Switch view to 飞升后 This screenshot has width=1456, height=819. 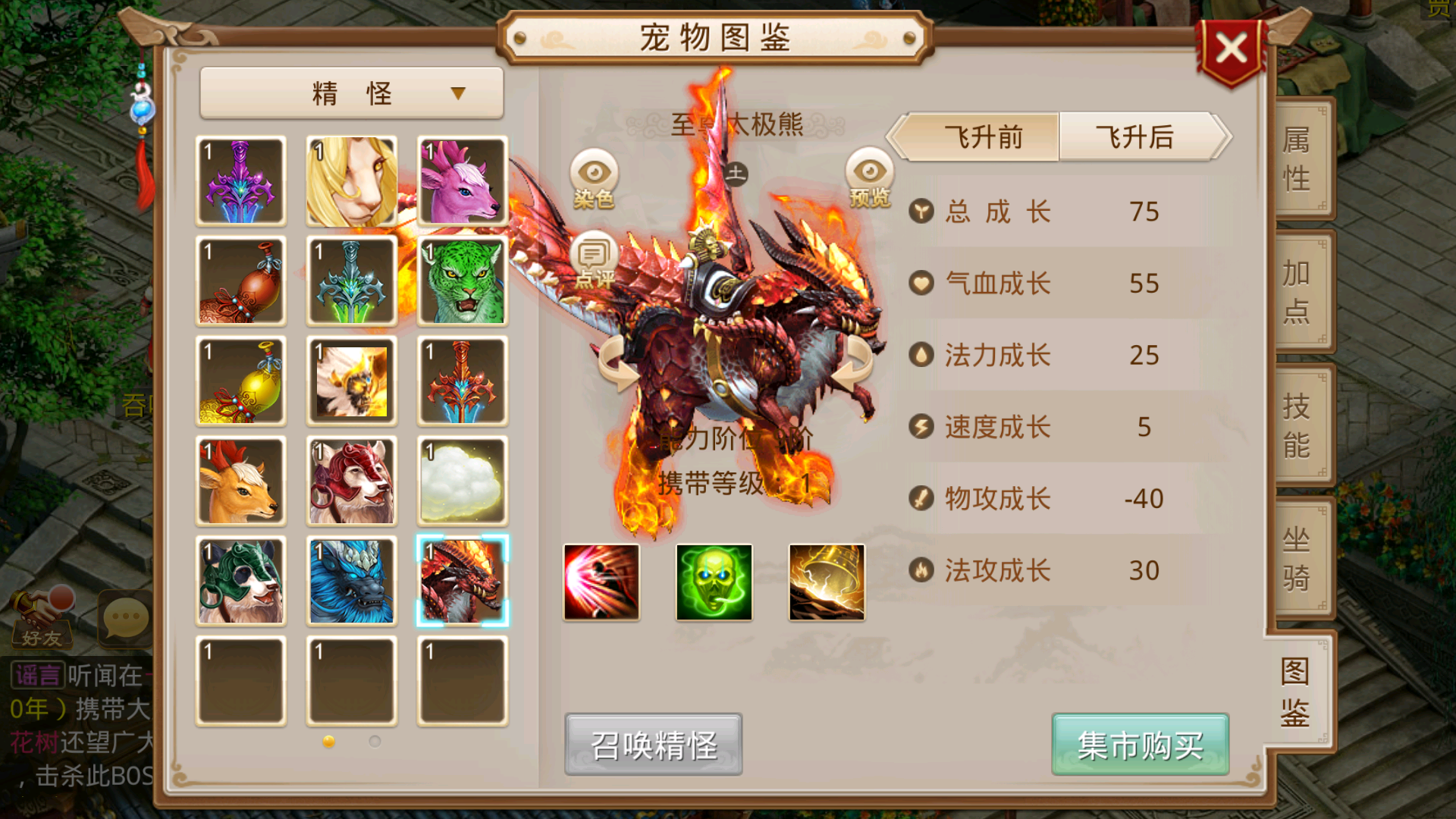click(x=1132, y=138)
